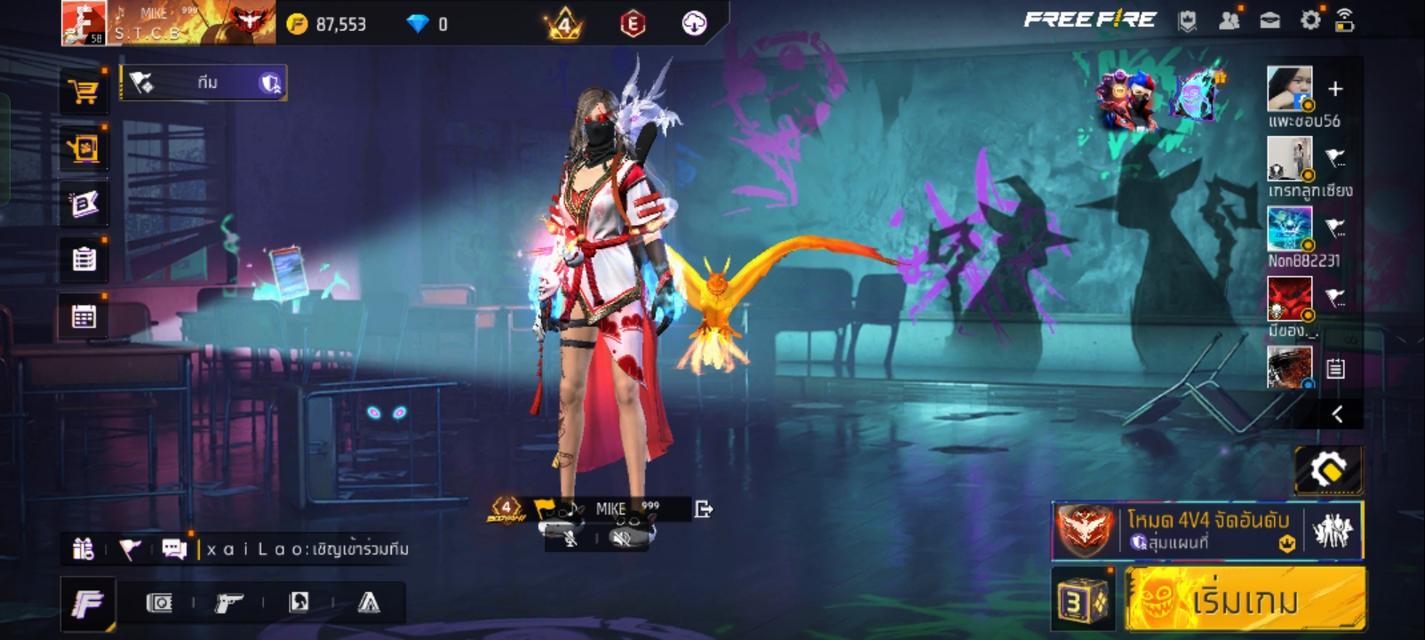Open the clipboard missions icon

click(84, 260)
